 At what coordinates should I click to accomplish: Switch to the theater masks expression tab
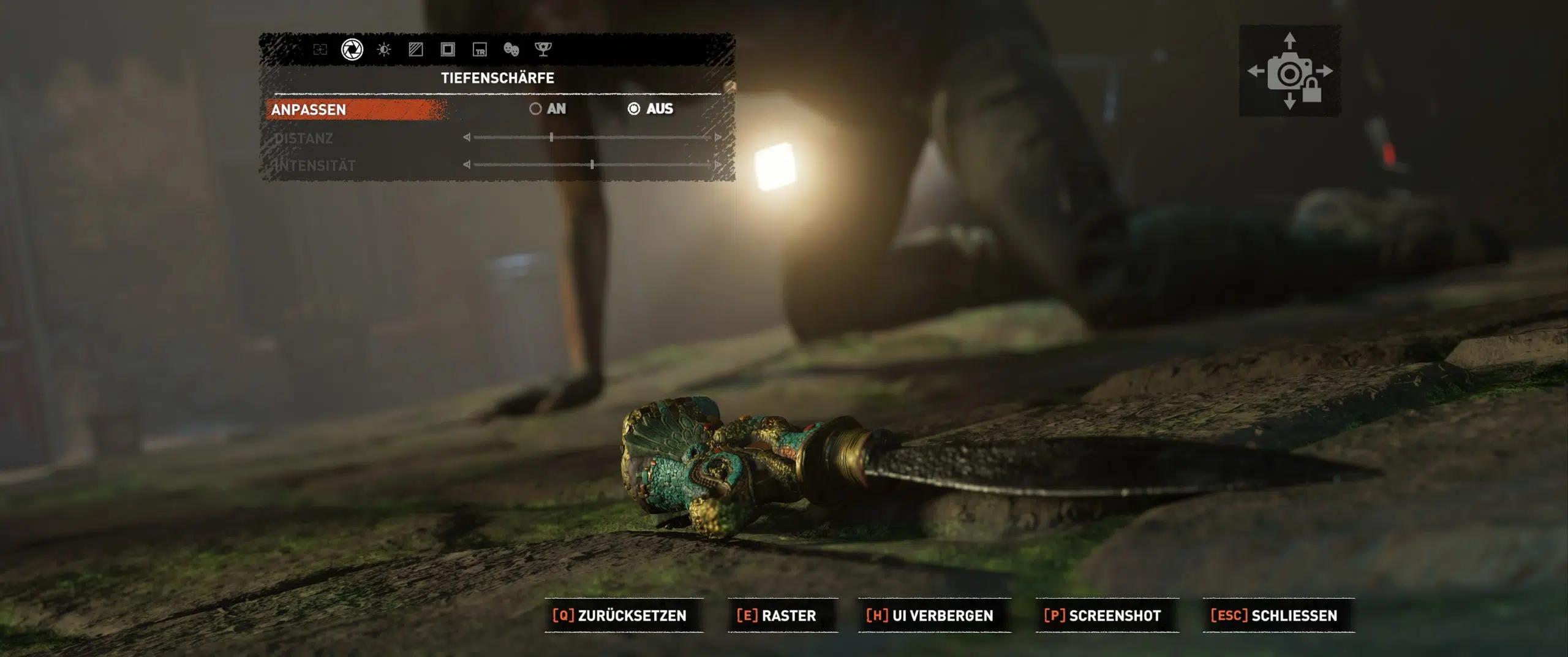[511, 50]
